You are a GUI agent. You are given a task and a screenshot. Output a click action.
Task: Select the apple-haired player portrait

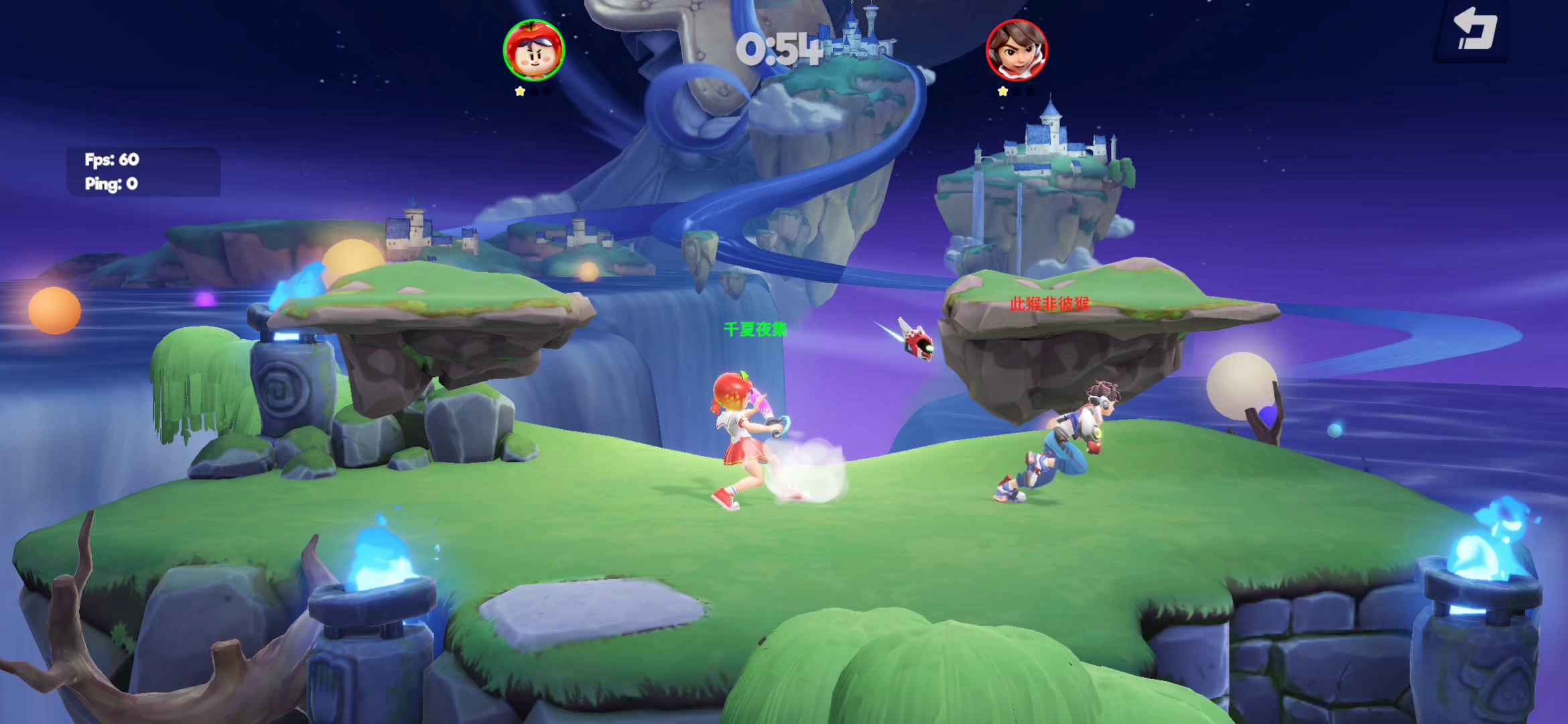(534, 50)
